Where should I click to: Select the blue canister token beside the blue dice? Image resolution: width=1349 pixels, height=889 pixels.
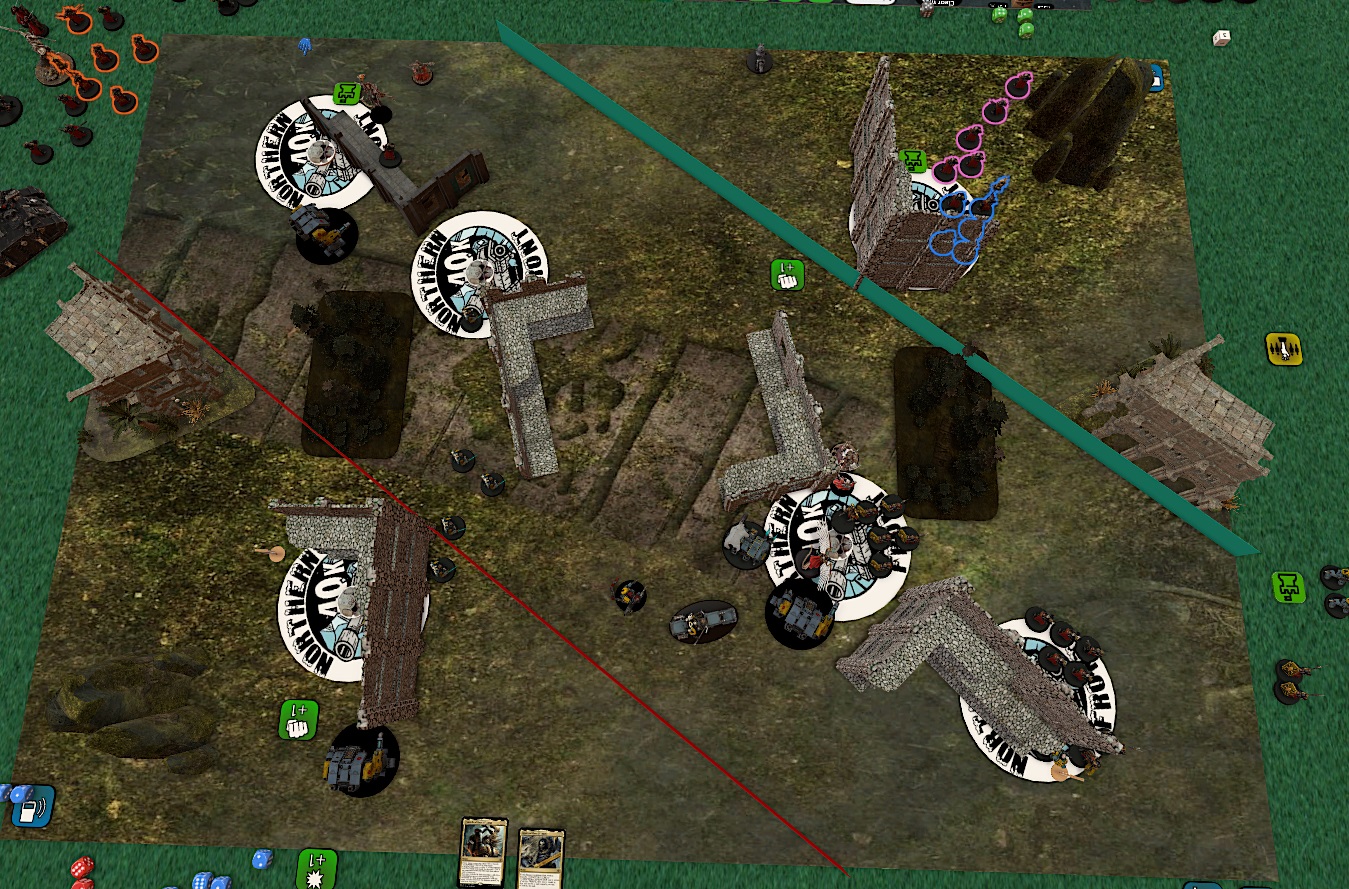point(32,805)
